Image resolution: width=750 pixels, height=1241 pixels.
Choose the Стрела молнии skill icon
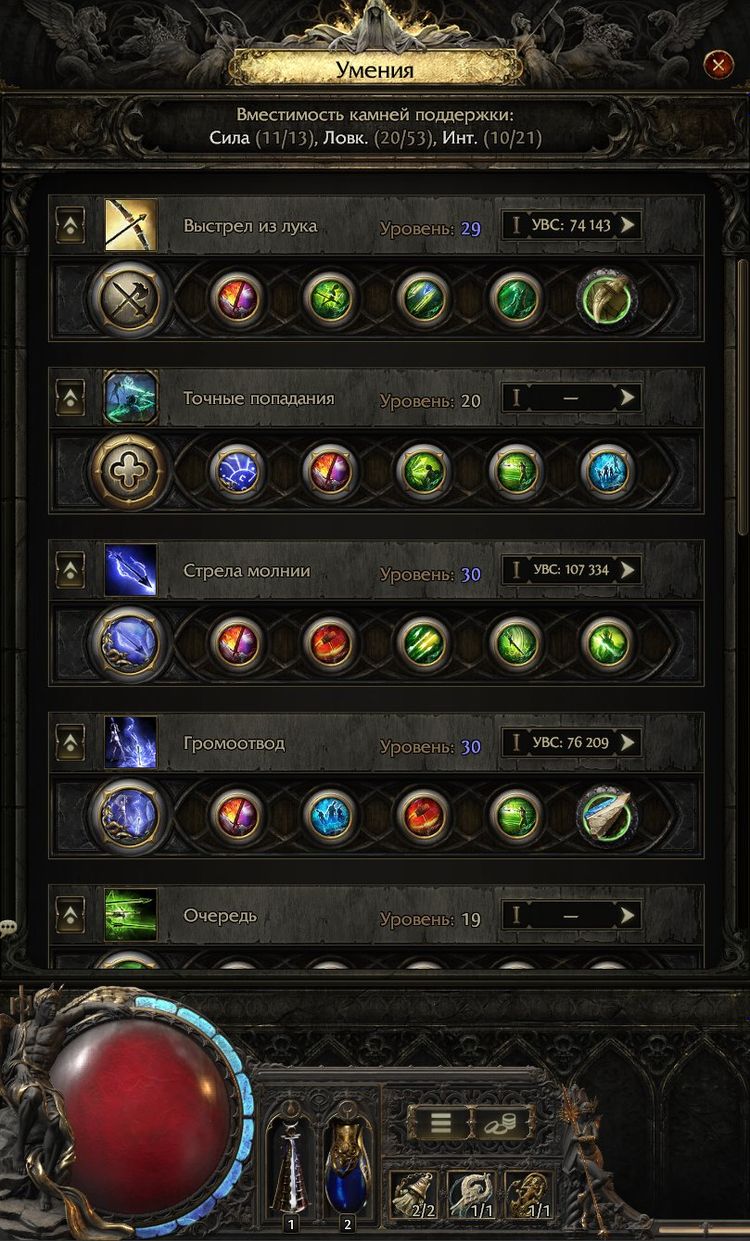[131, 571]
